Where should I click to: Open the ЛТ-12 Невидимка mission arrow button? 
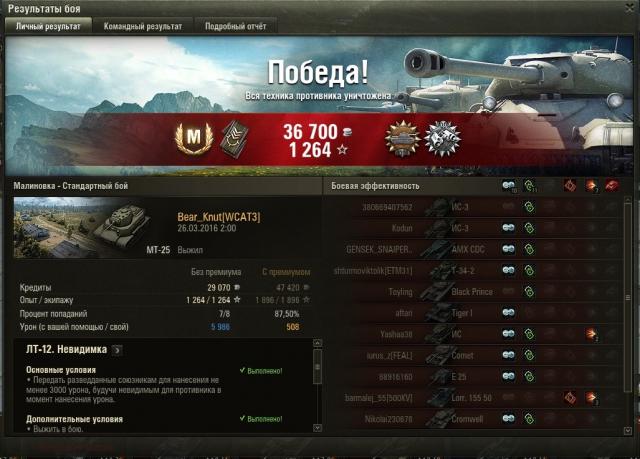tap(117, 350)
